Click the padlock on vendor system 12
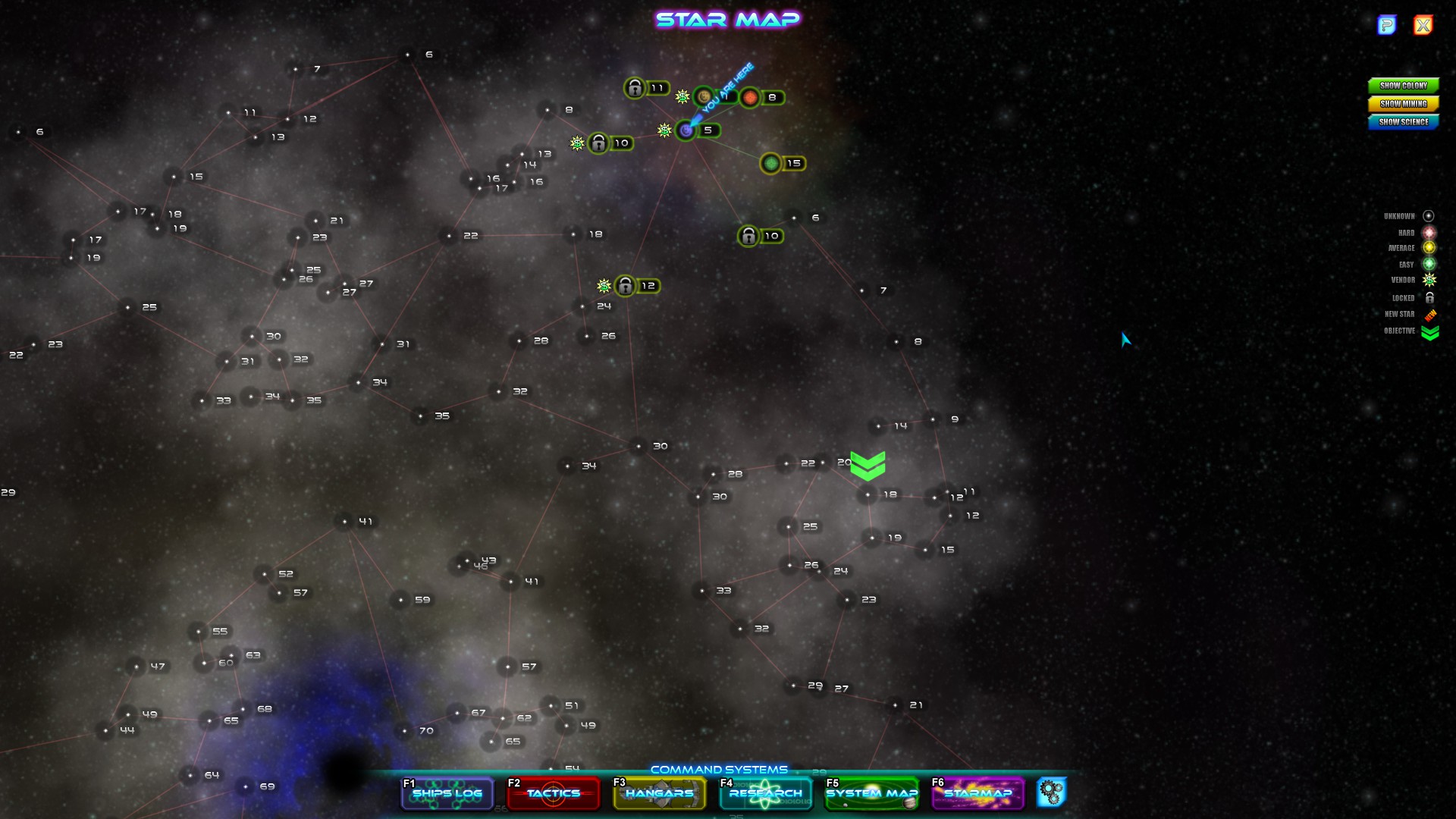 coord(623,286)
